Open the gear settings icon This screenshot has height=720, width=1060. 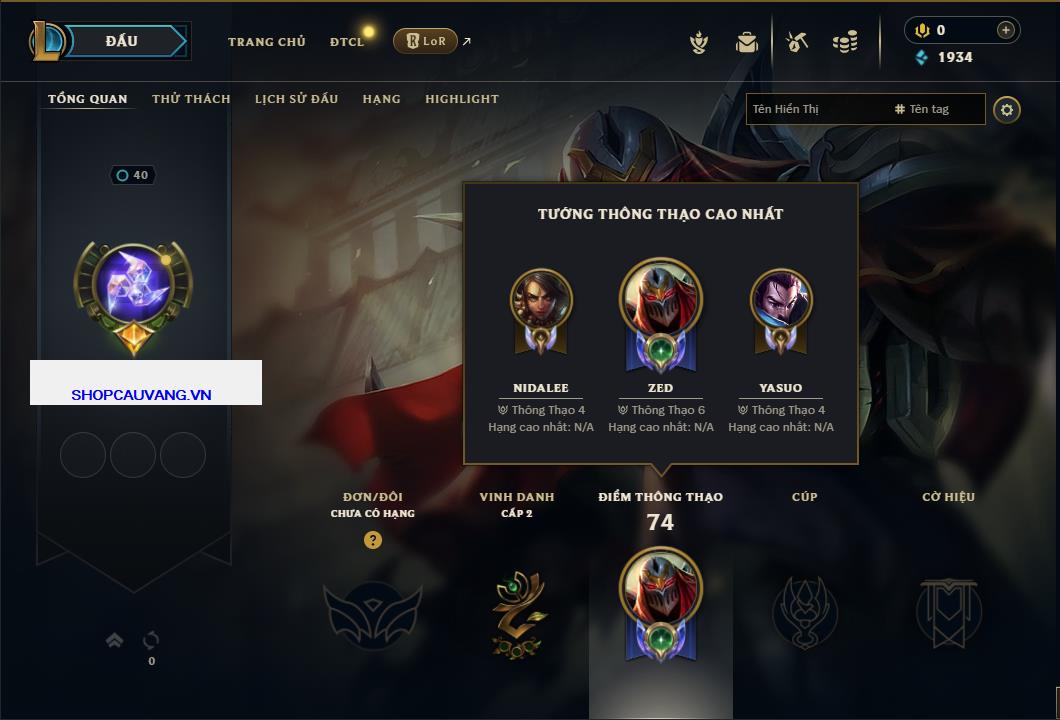[x=1007, y=109]
